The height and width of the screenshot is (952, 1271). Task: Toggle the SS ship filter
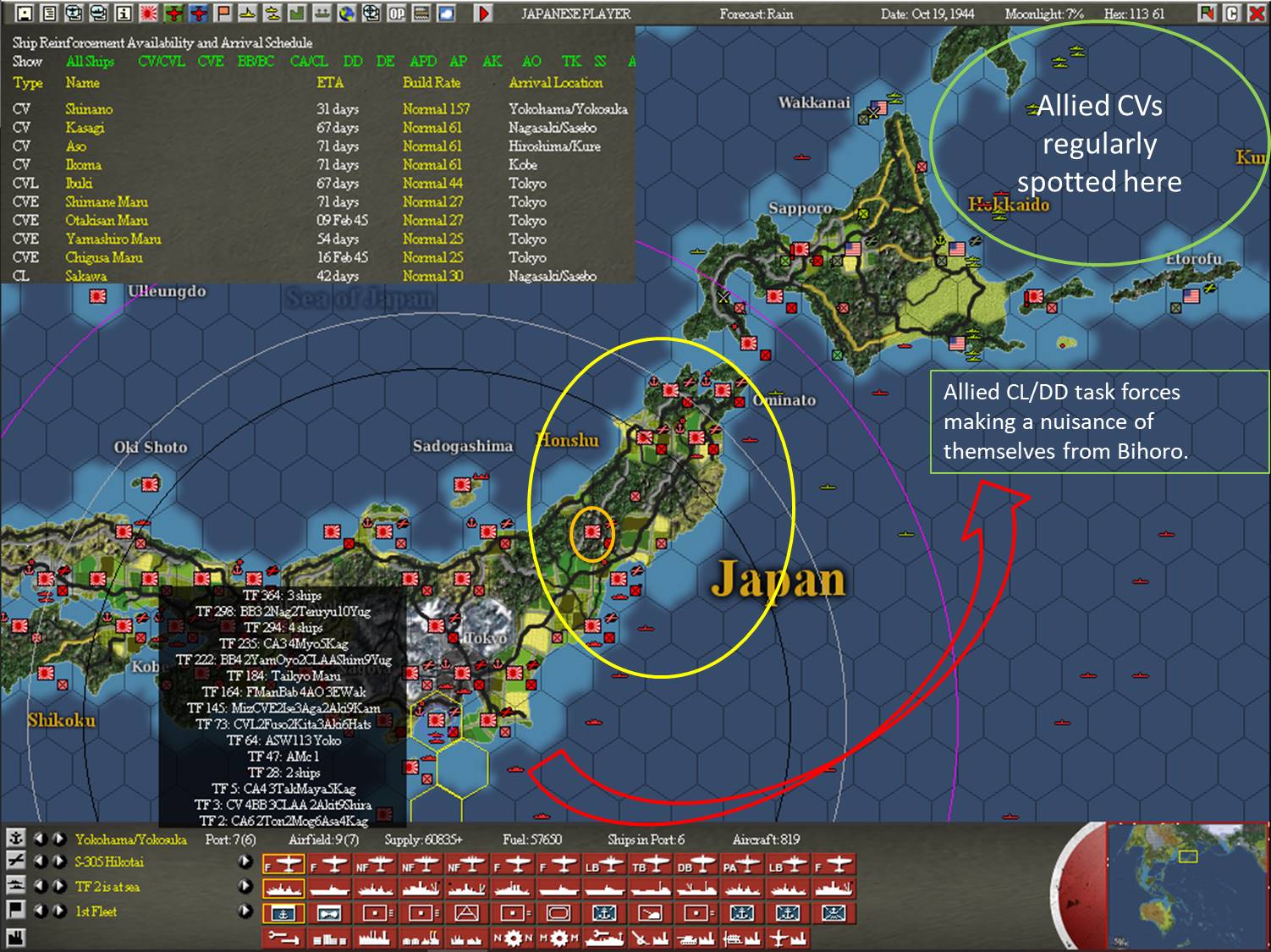[598, 61]
